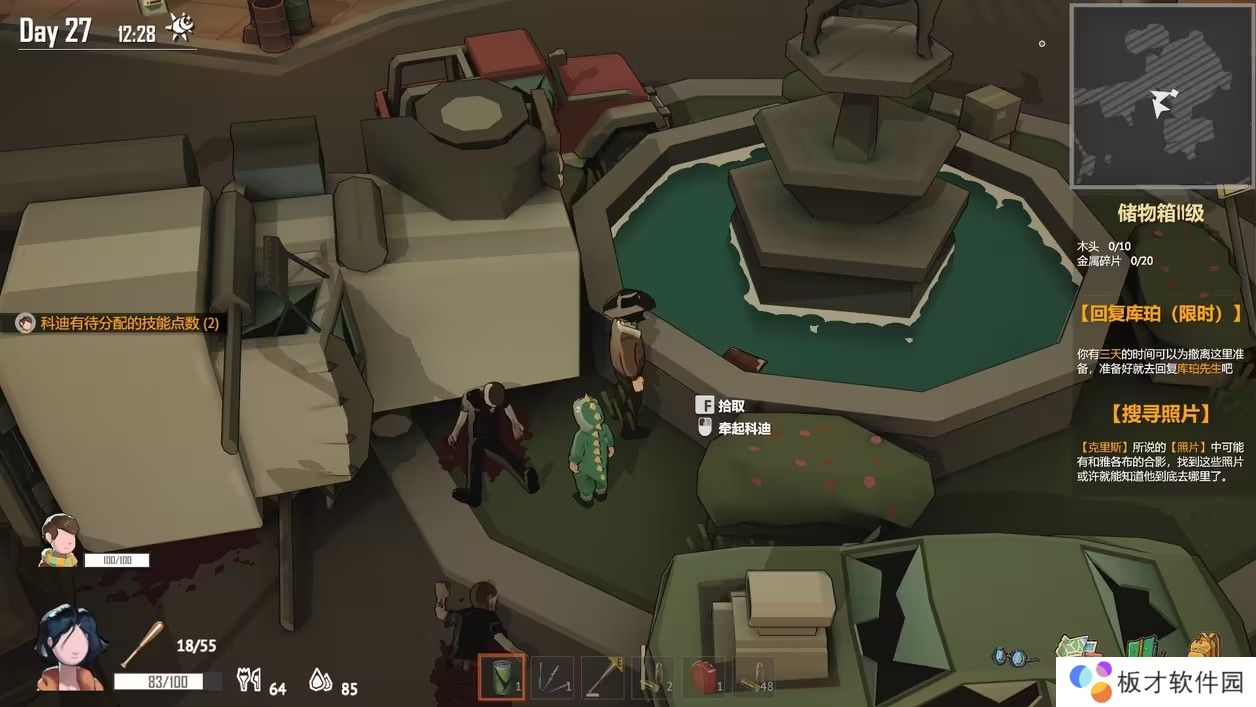Open the minimap
Viewport: 1256px width, 707px height.
click(1160, 97)
